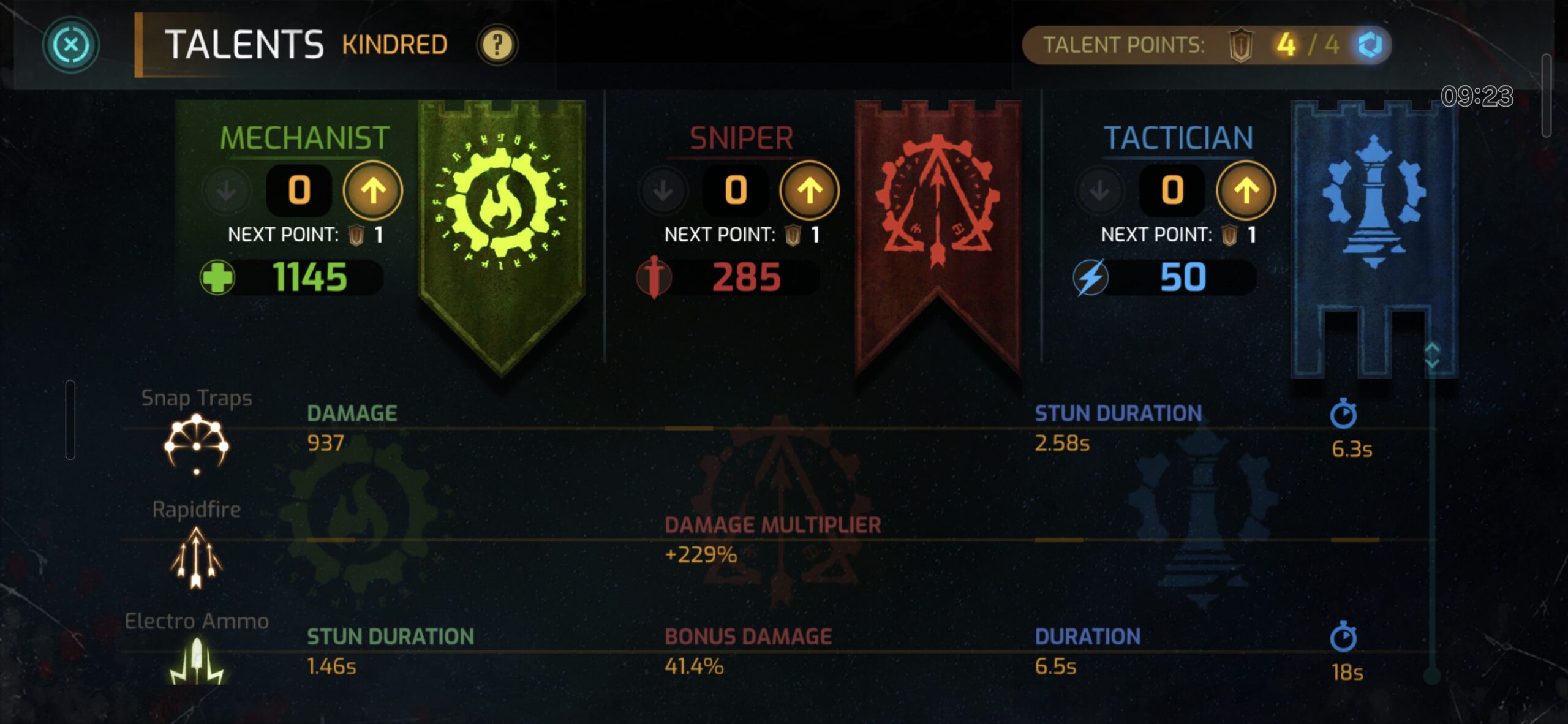The image size is (1568, 724).
Task: Increase the Sniper talent level
Action: [809, 190]
